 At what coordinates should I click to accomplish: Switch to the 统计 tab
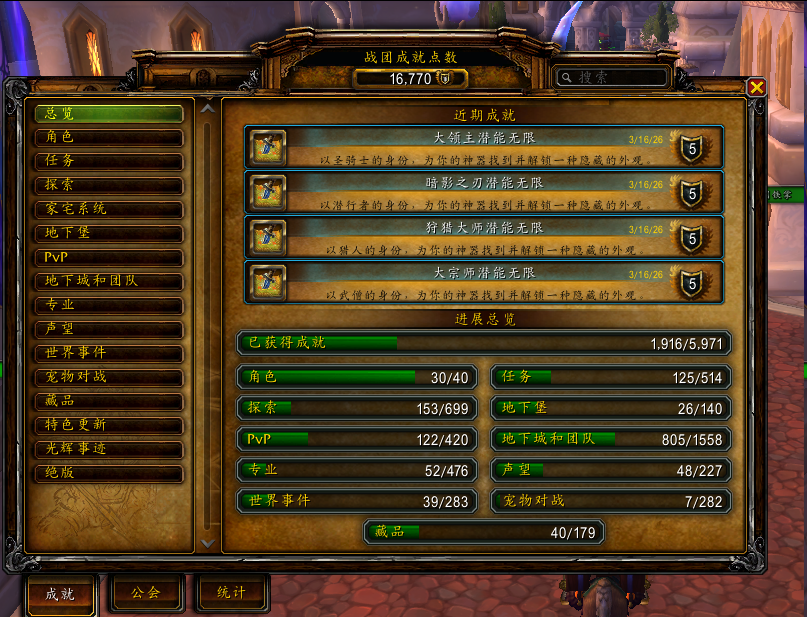pyautogui.click(x=231, y=592)
